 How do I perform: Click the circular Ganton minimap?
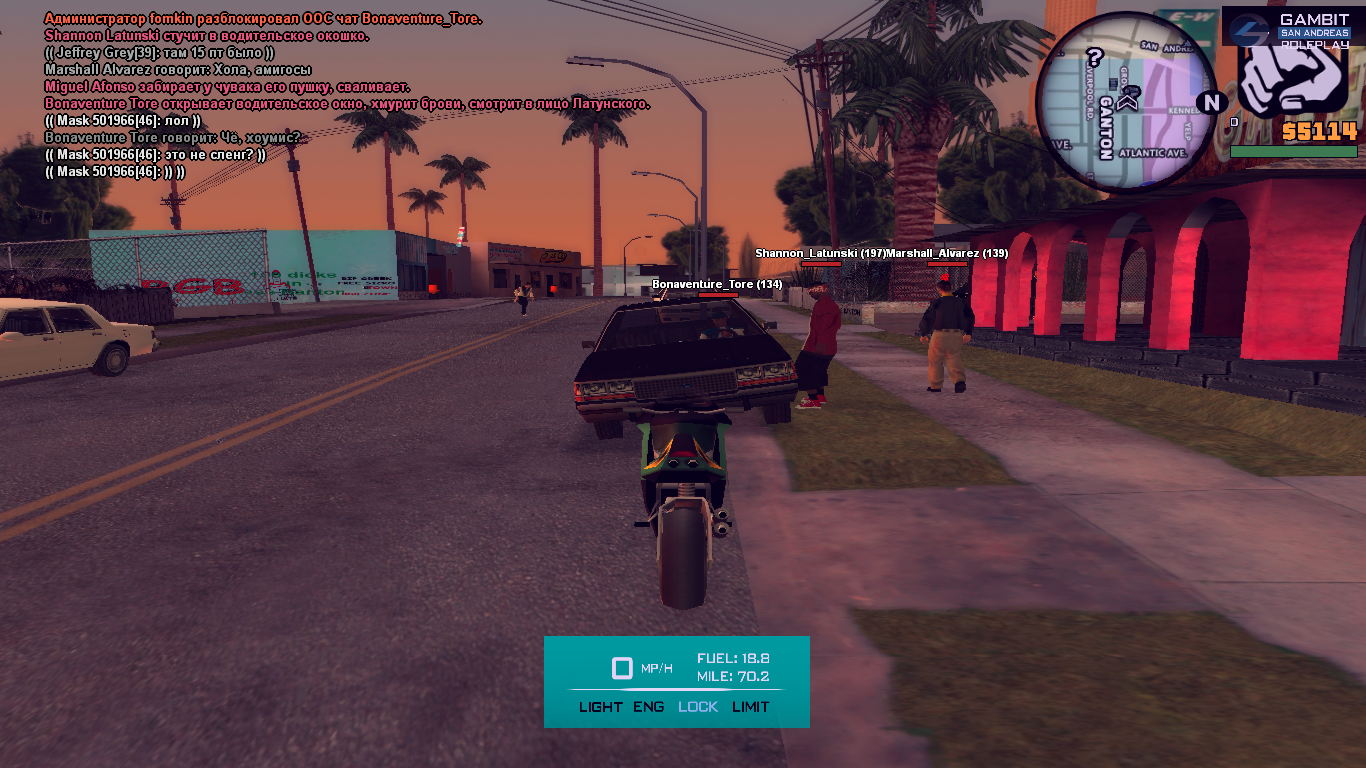(x=1126, y=101)
